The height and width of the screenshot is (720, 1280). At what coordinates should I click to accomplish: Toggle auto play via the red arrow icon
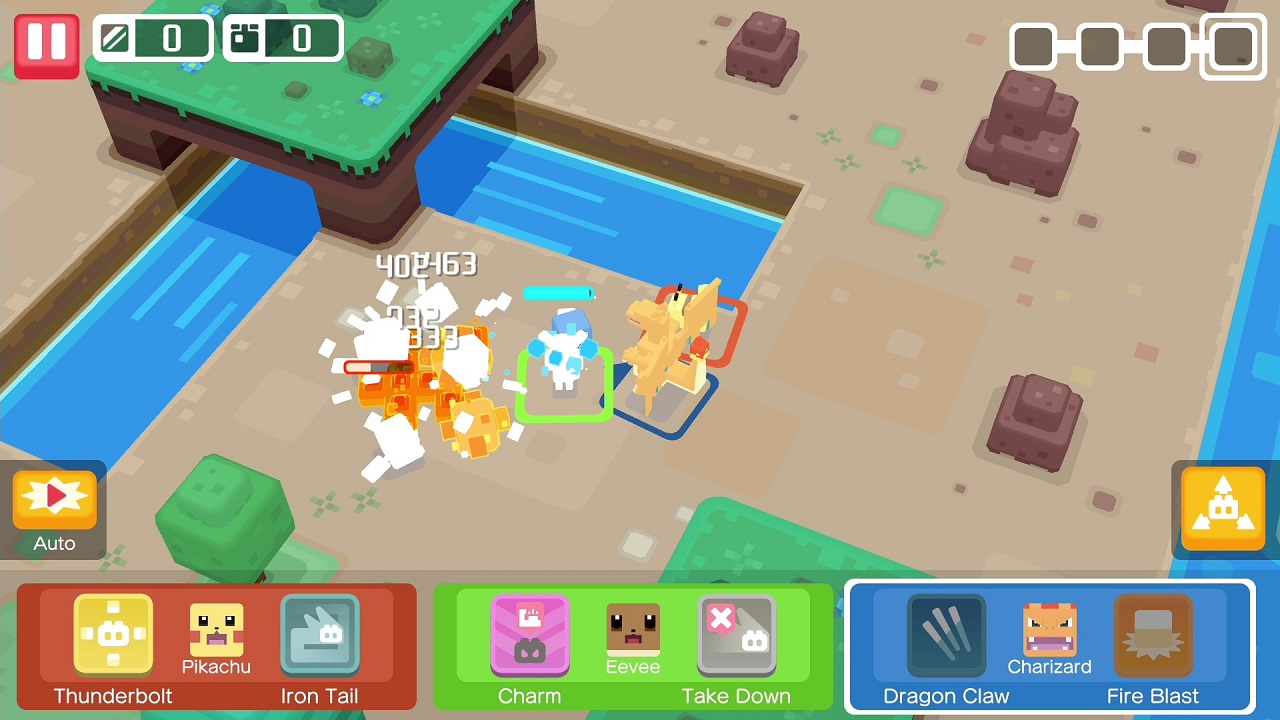(x=53, y=498)
